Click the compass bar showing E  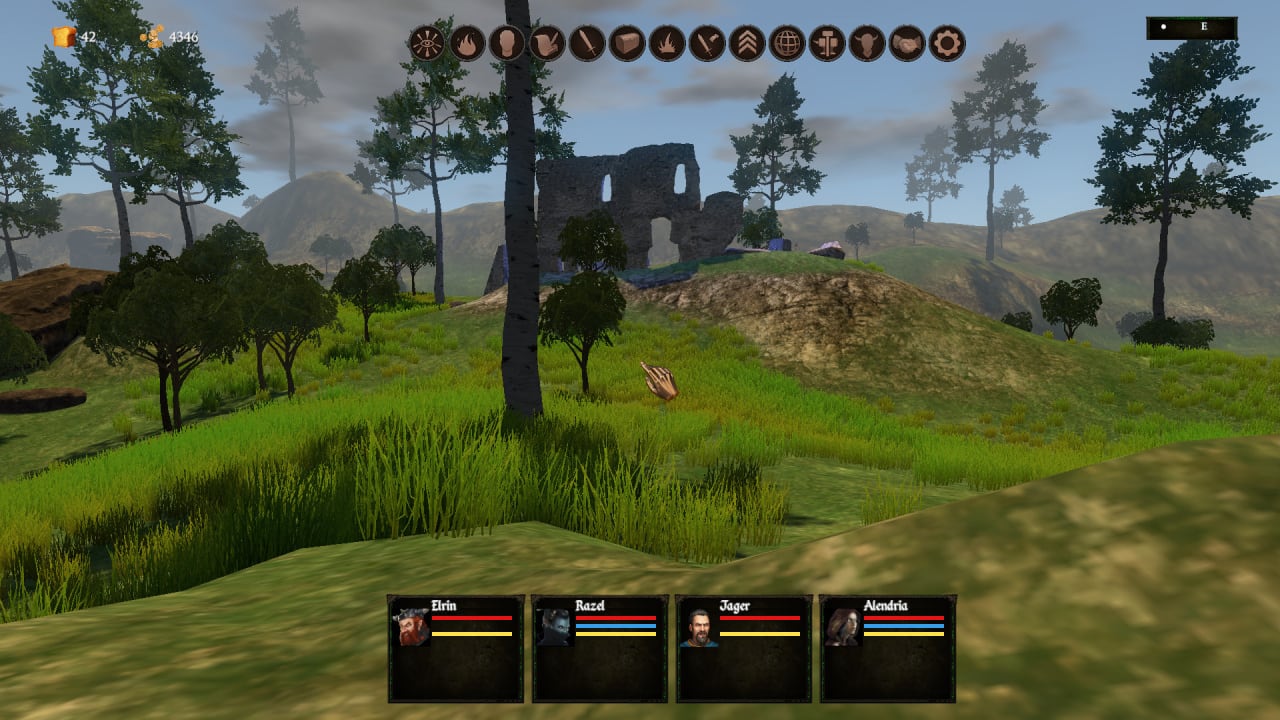(x=1192, y=28)
